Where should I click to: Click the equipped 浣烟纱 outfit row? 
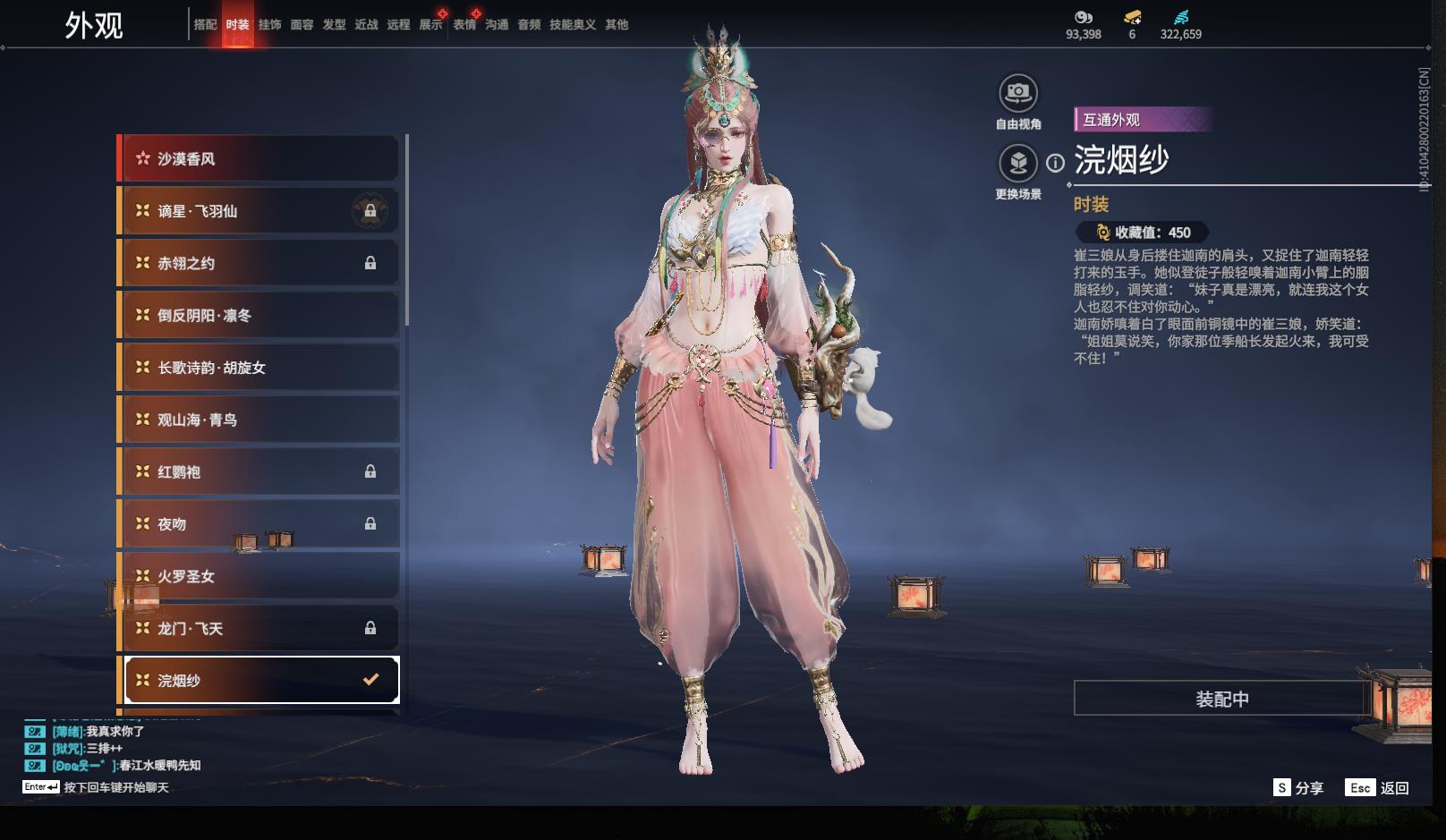[261, 680]
